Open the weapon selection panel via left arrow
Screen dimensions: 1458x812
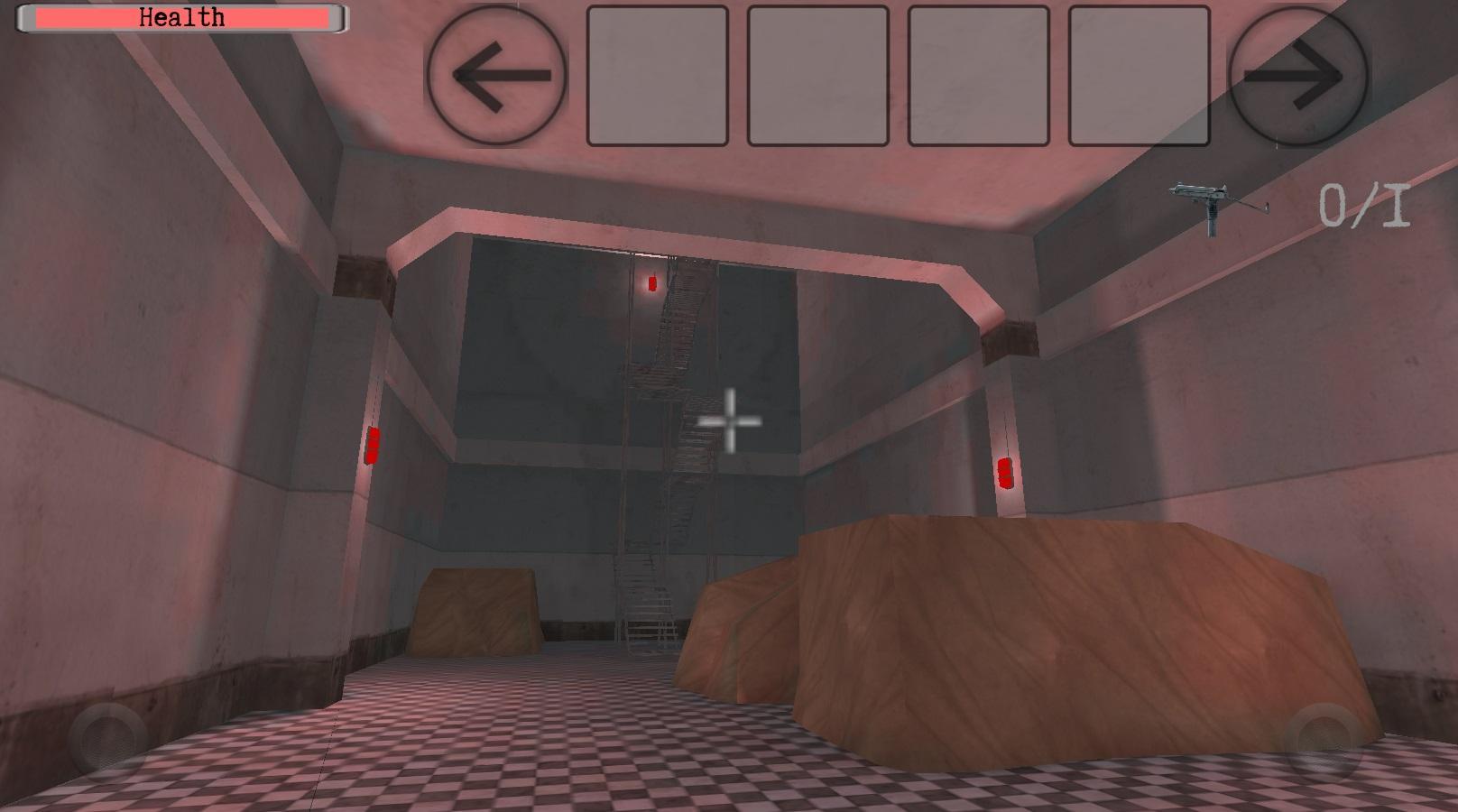coord(497,77)
